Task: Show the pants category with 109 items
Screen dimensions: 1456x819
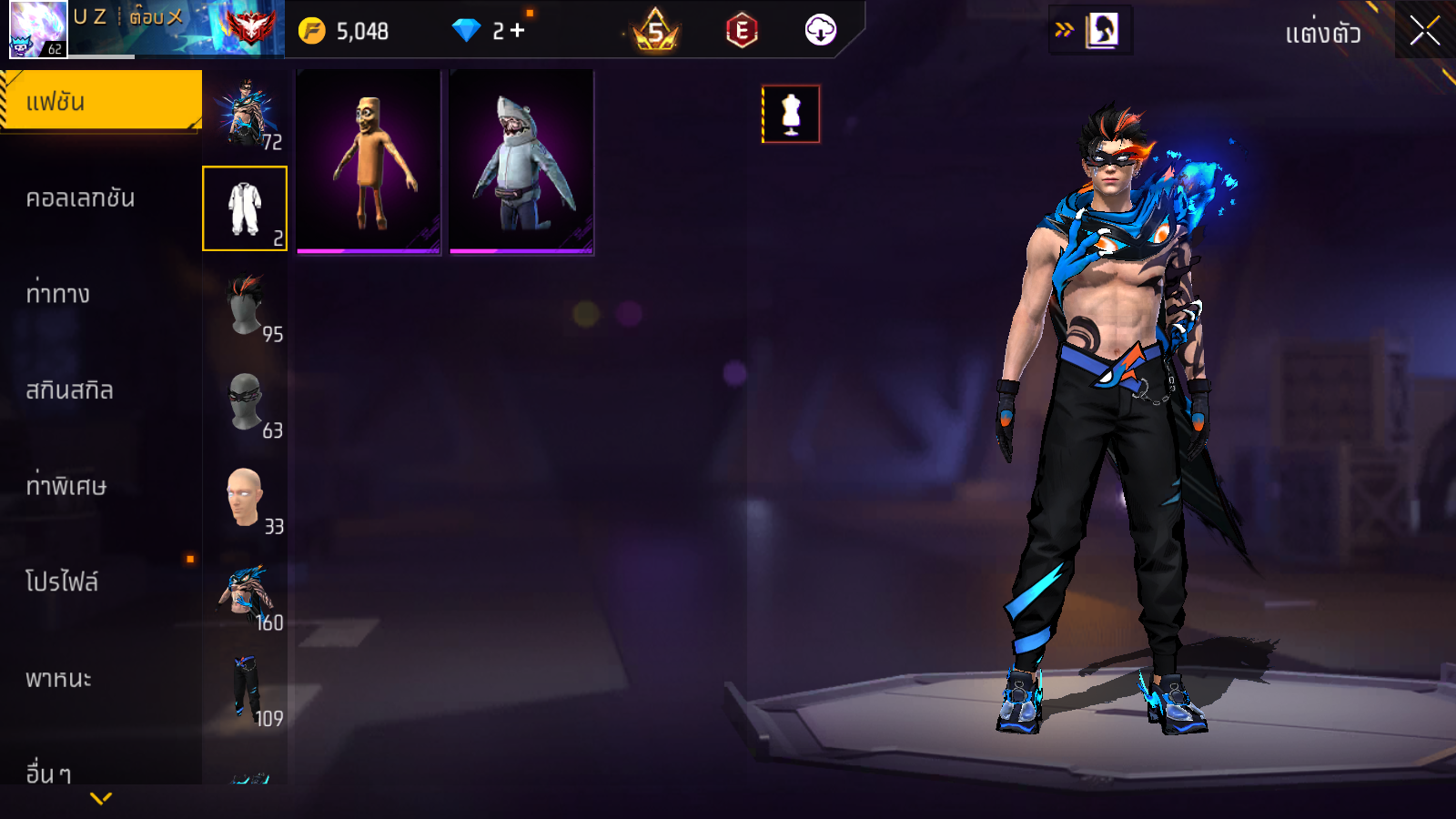Action: pyautogui.click(x=245, y=691)
